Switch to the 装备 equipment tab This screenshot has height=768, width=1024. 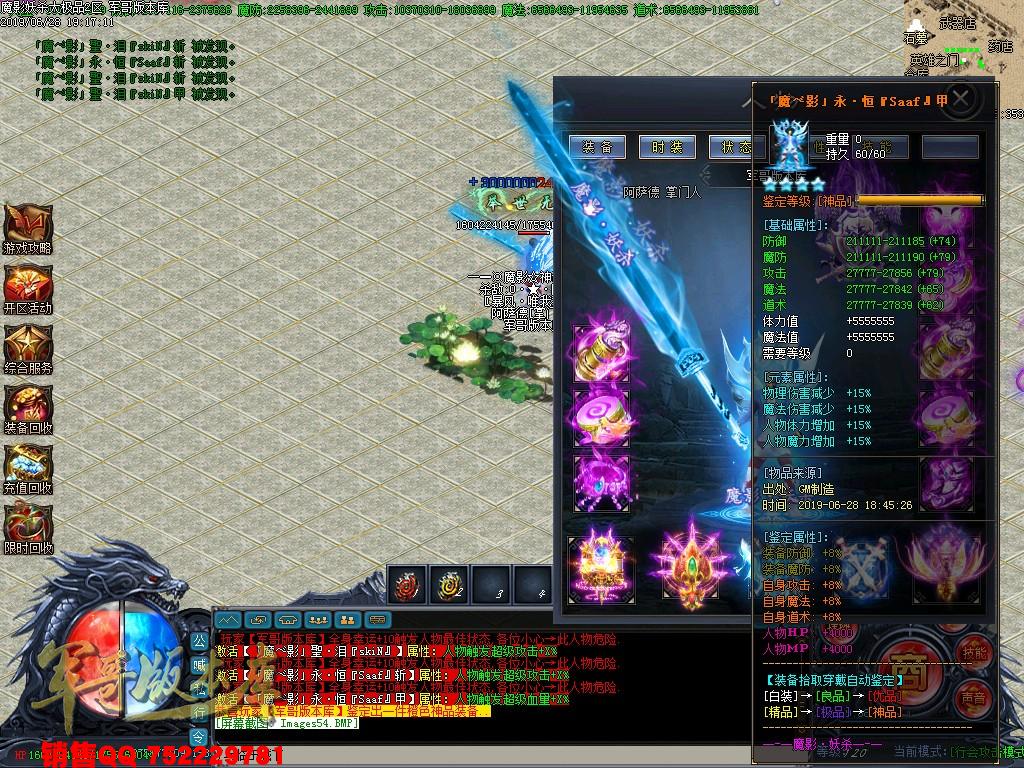click(x=597, y=147)
